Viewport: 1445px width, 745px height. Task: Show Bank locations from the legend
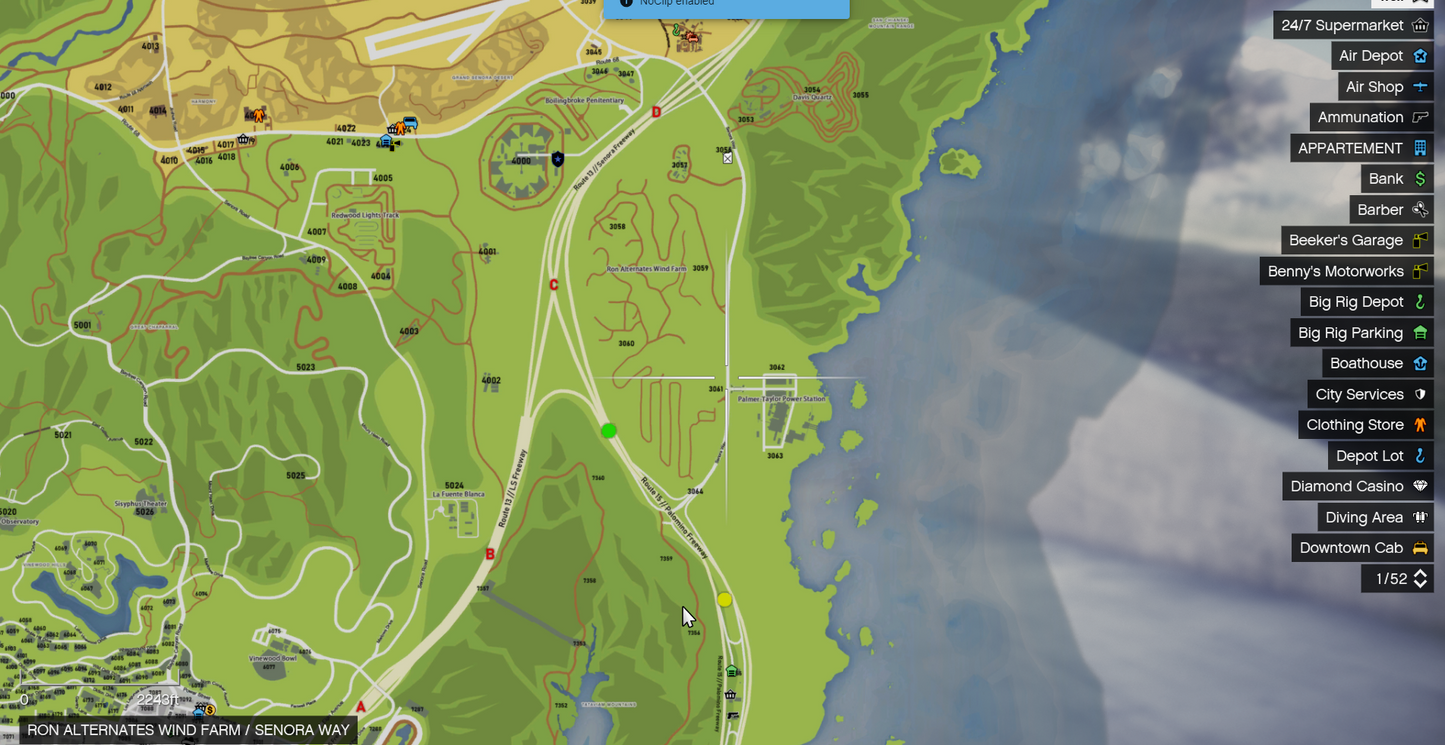click(1397, 179)
